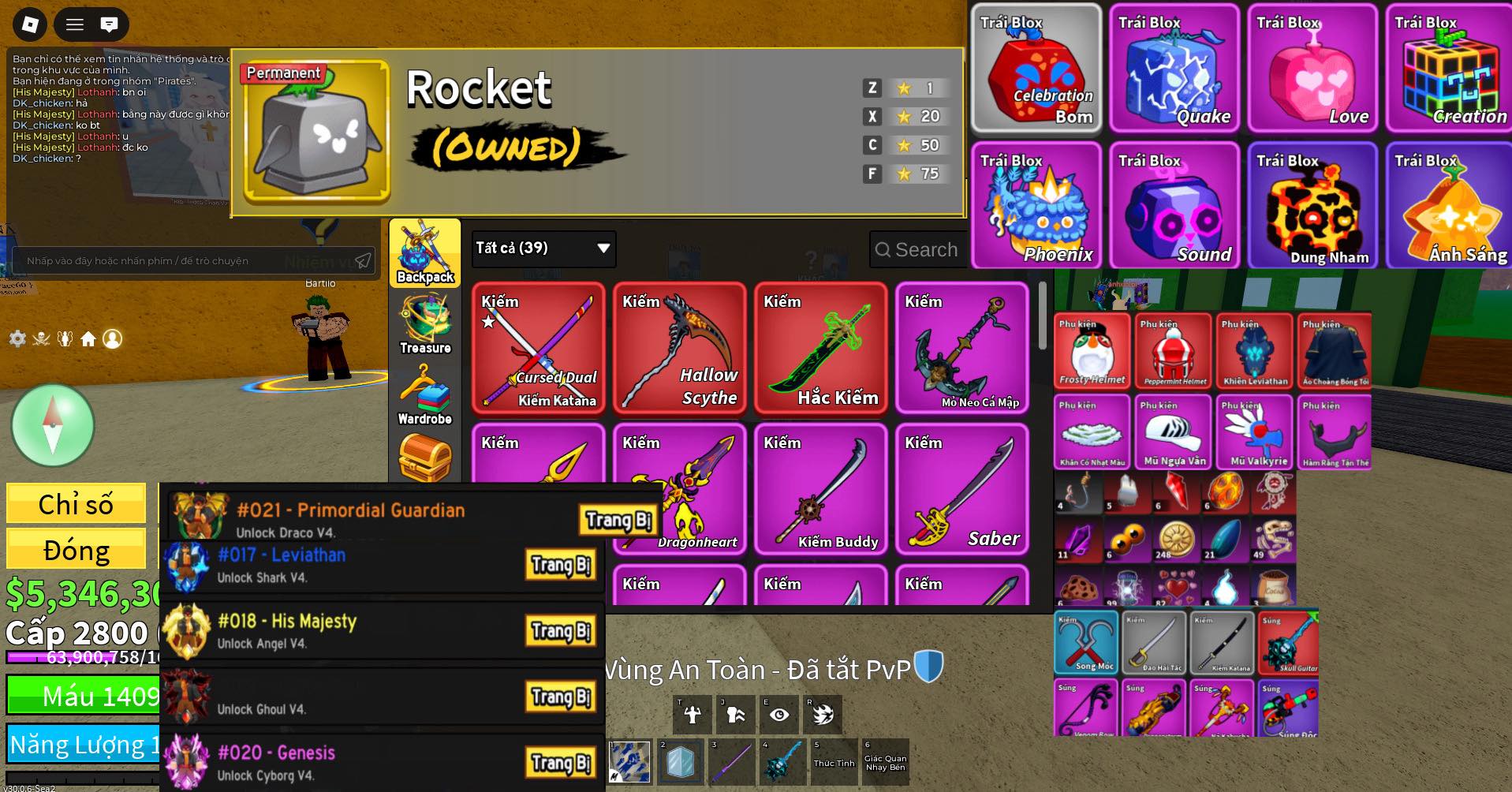The width and height of the screenshot is (1512, 792).
Task: Select the Cursed Dual Katana sword
Action: pyautogui.click(x=539, y=349)
